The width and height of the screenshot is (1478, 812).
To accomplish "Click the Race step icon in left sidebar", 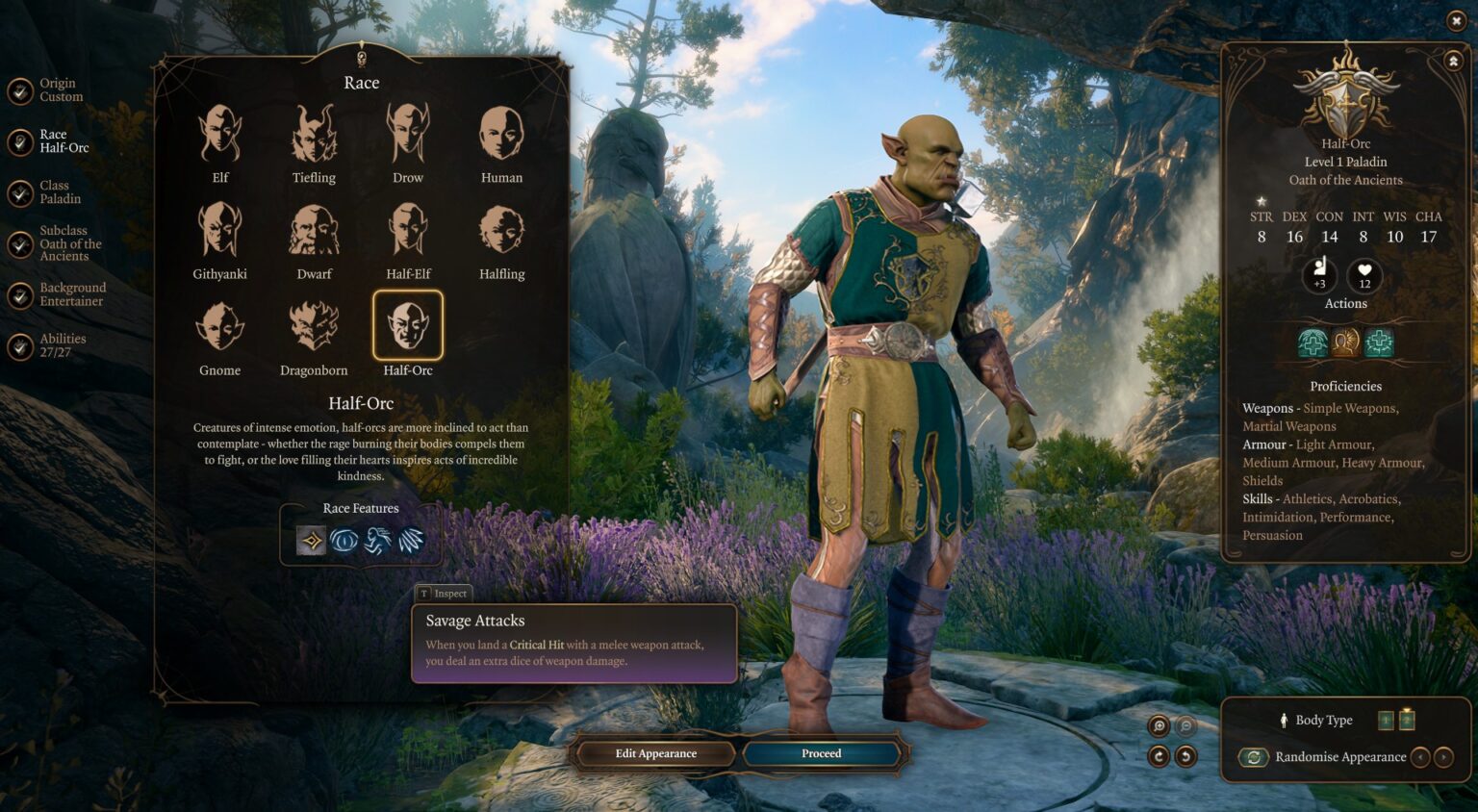I will point(18,140).
